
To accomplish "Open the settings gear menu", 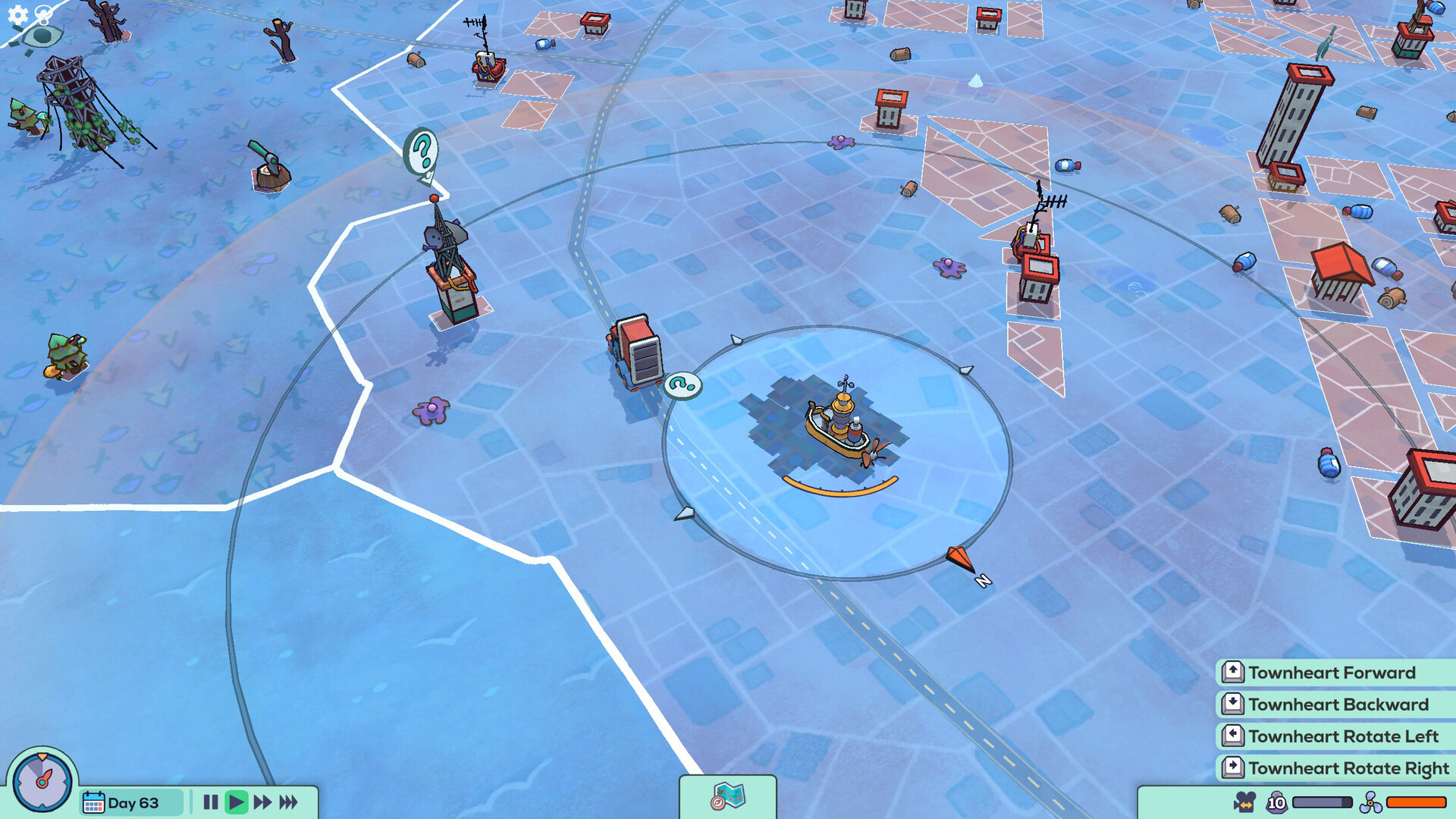I will point(17,14).
